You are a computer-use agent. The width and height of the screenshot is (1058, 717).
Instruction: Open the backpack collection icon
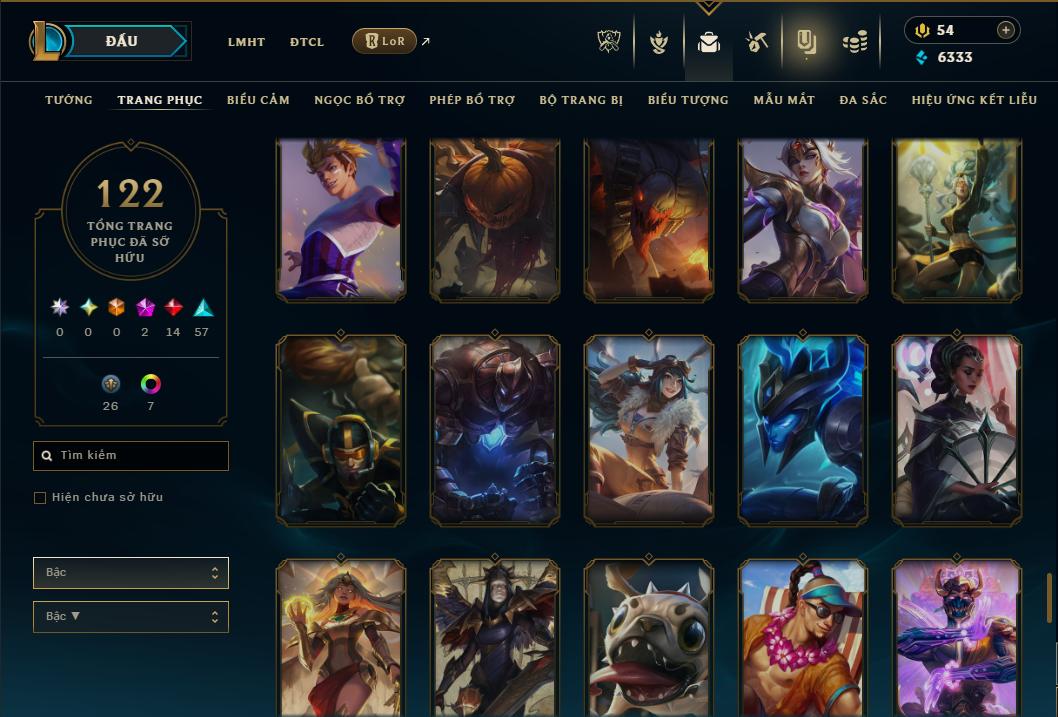(709, 42)
